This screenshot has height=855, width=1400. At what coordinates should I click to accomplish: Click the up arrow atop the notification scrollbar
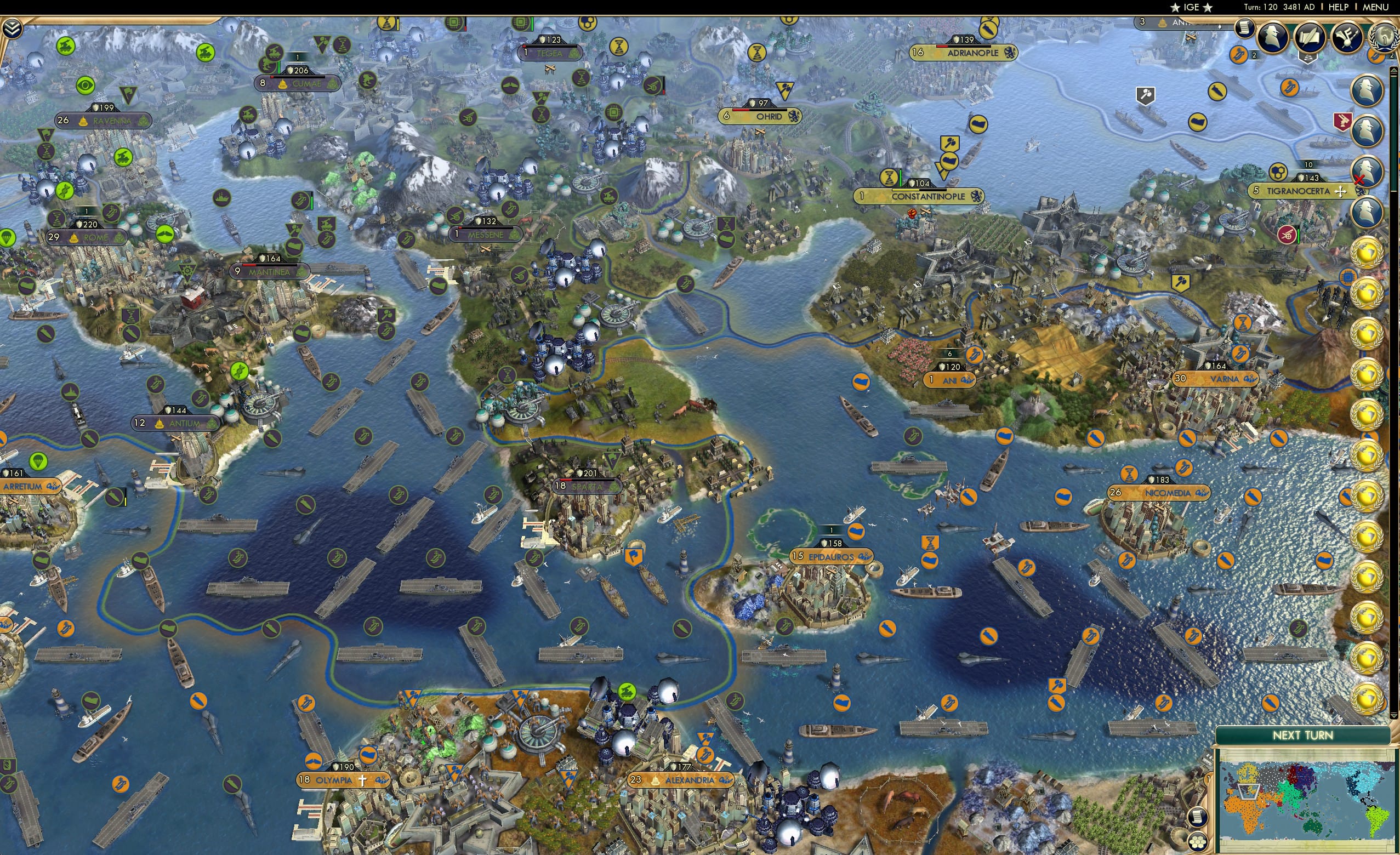(1395, 71)
